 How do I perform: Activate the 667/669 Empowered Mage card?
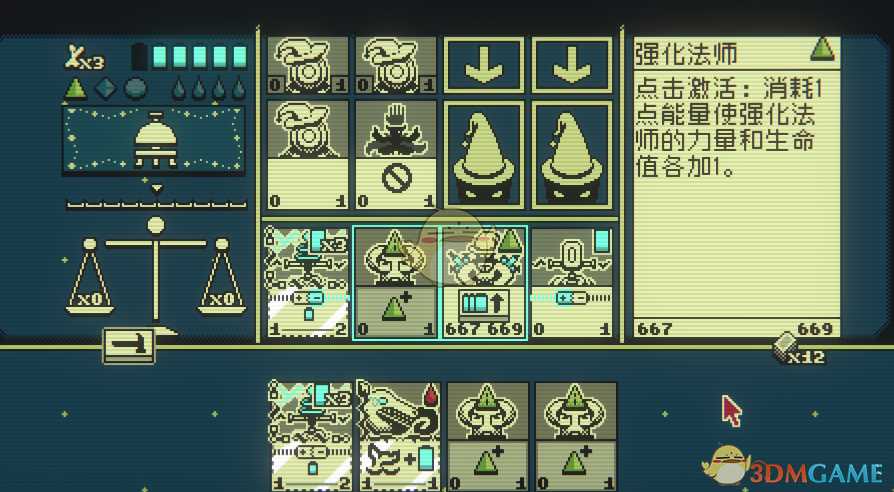coord(484,282)
